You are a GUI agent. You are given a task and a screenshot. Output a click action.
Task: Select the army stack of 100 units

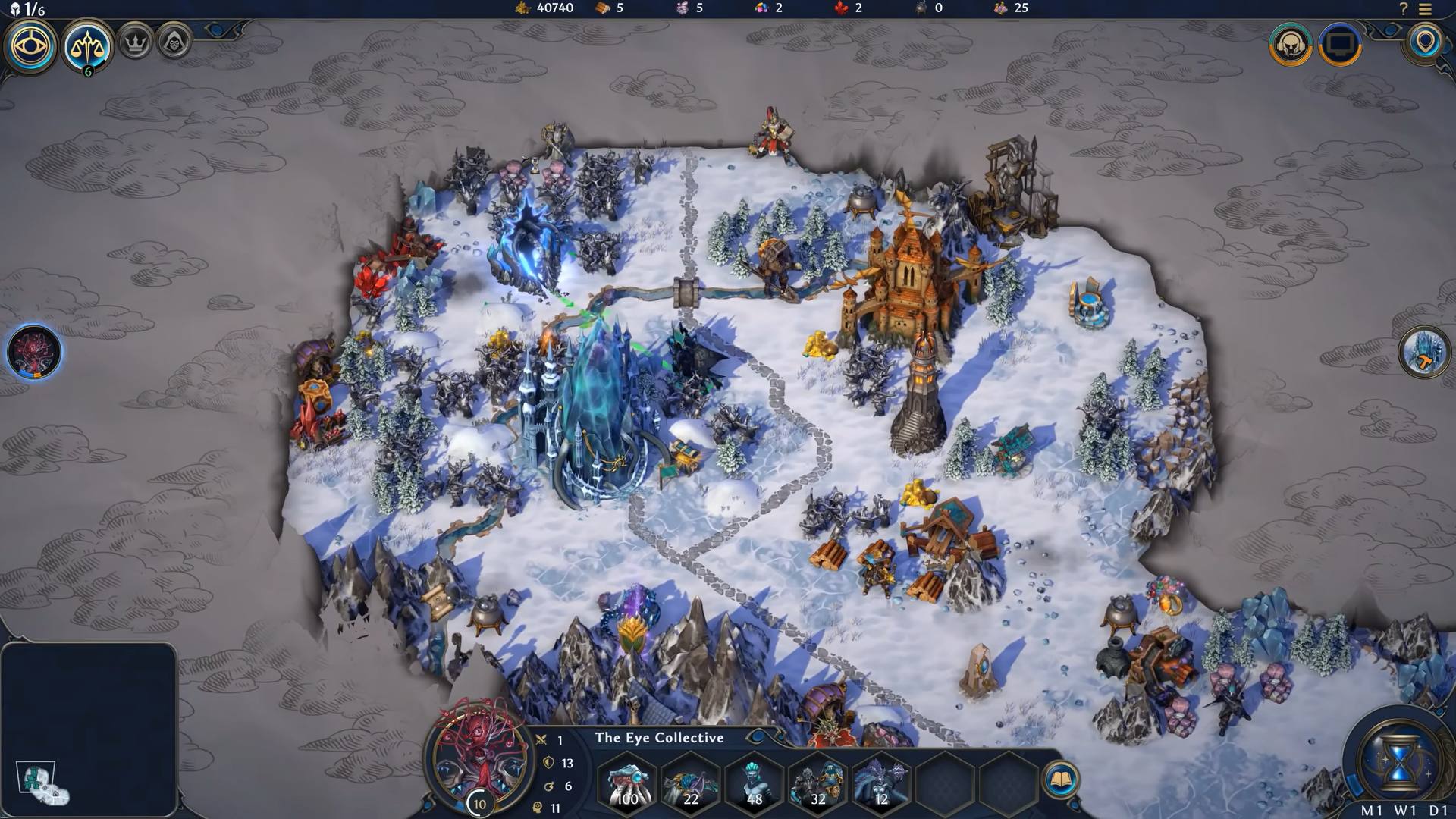pos(628,783)
